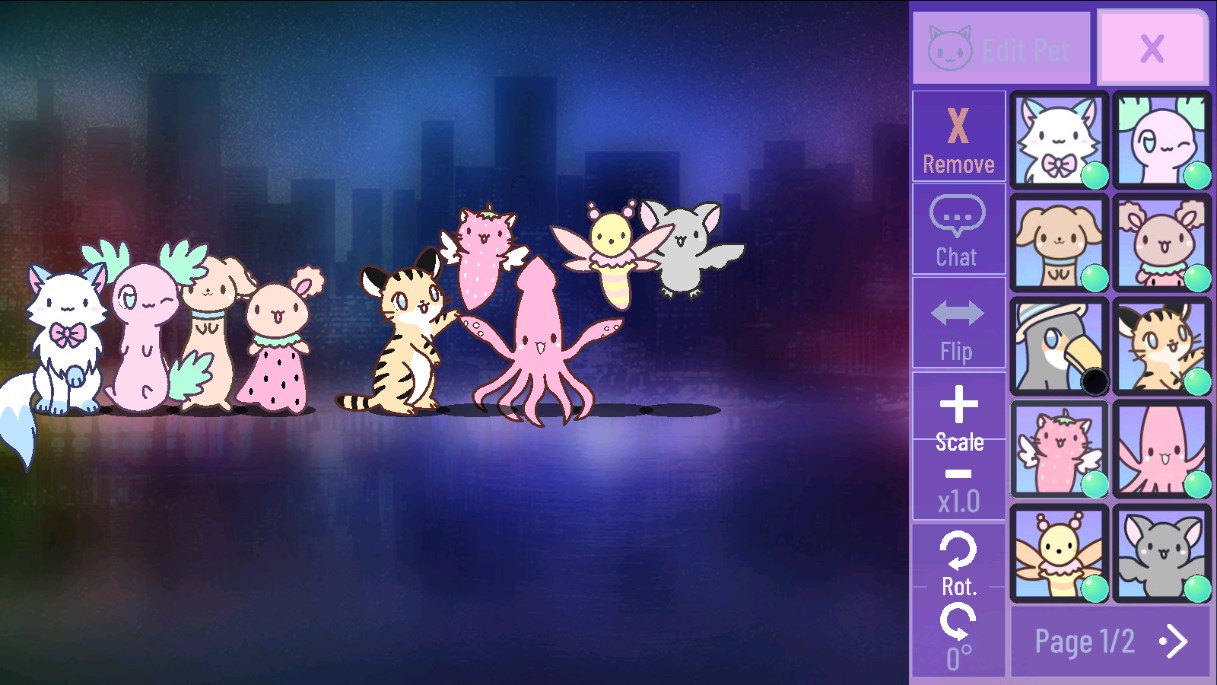Image resolution: width=1217 pixels, height=685 pixels.
Task: Rotate the pet counter-clockwise
Action: pyautogui.click(x=958, y=622)
